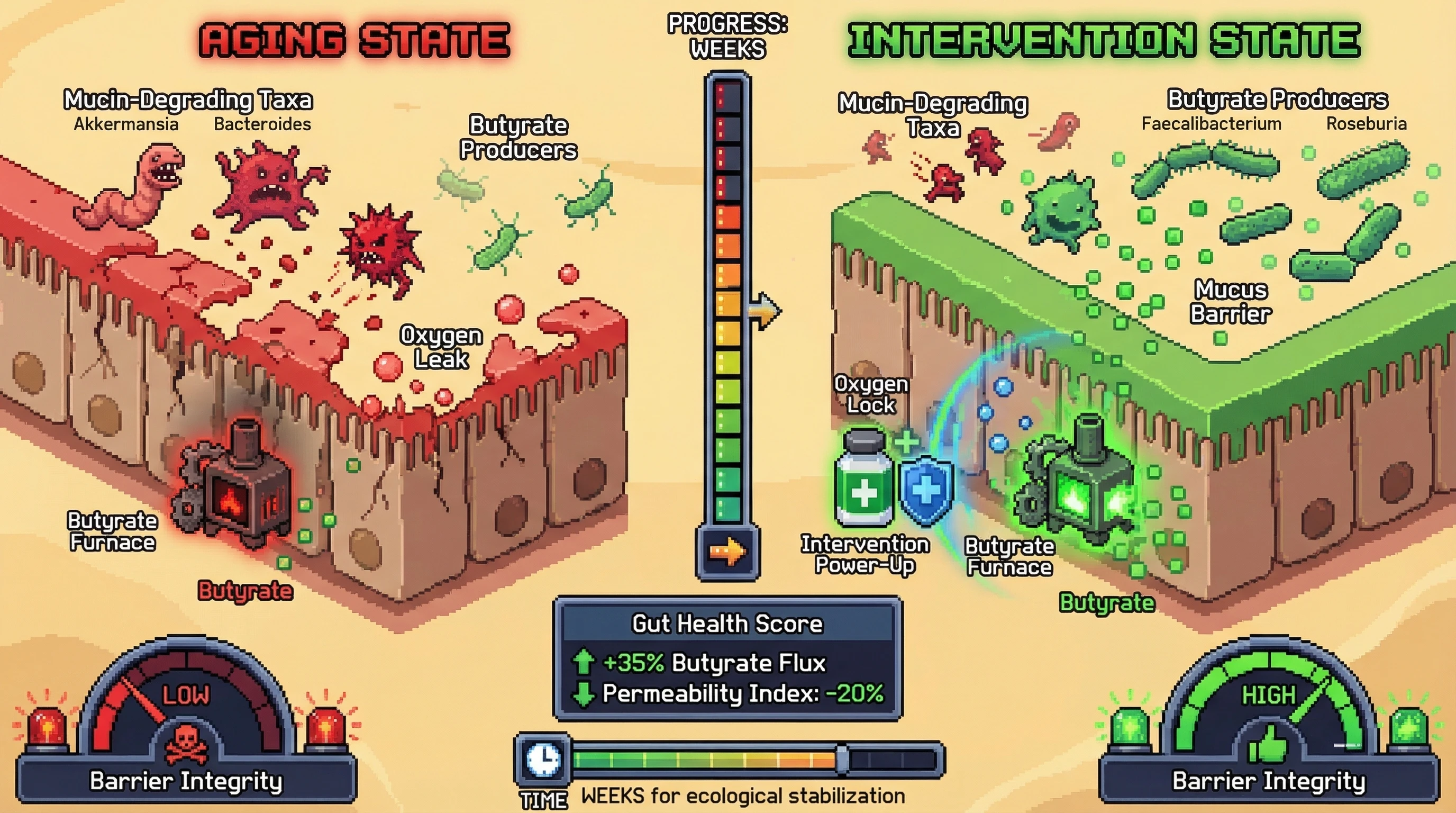
Task: Click the arrow marker beside the weeks progress meter
Action: pyautogui.click(x=765, y=310)
